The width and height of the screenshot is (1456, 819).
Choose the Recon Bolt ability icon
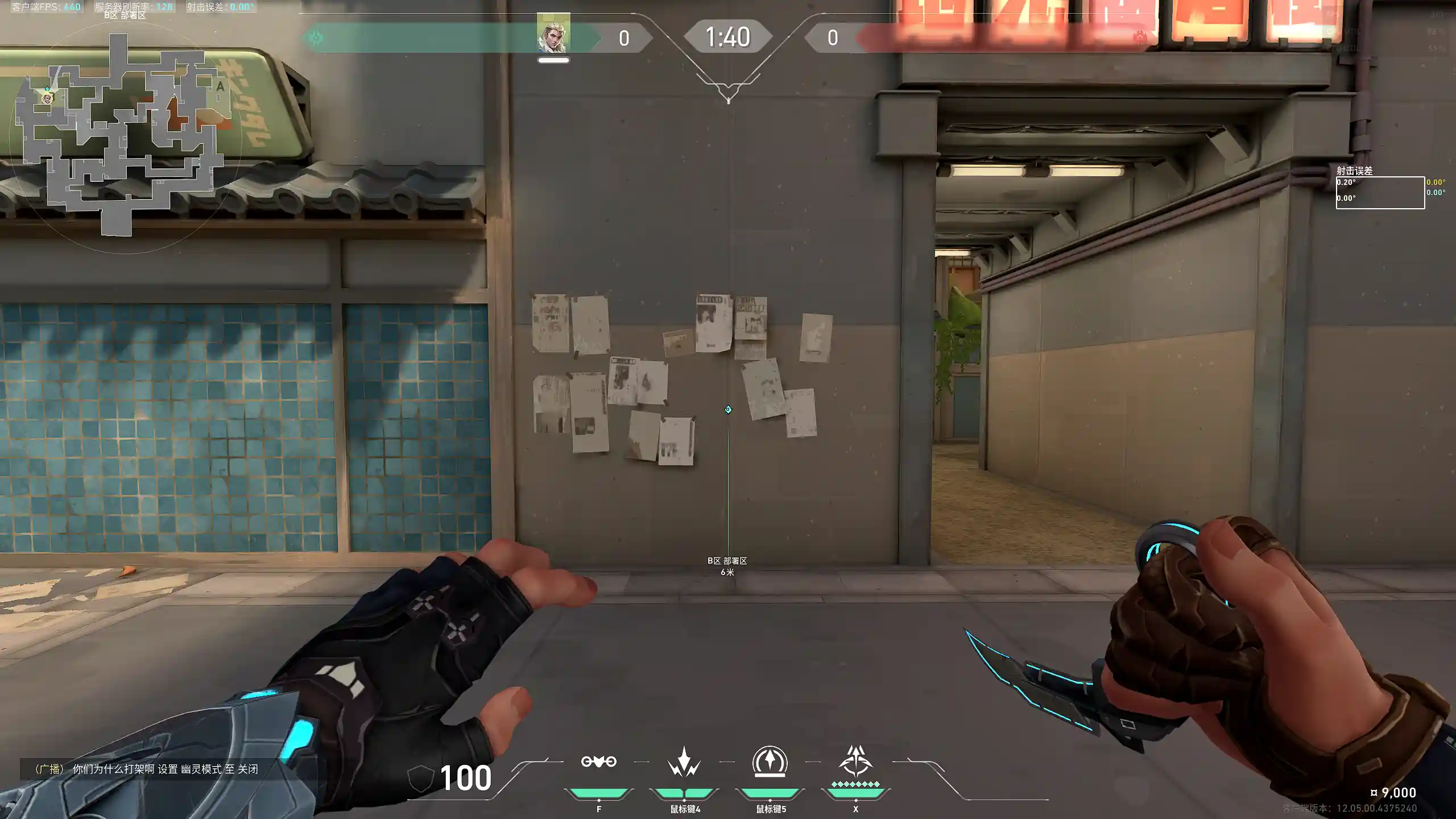[770, 762]
